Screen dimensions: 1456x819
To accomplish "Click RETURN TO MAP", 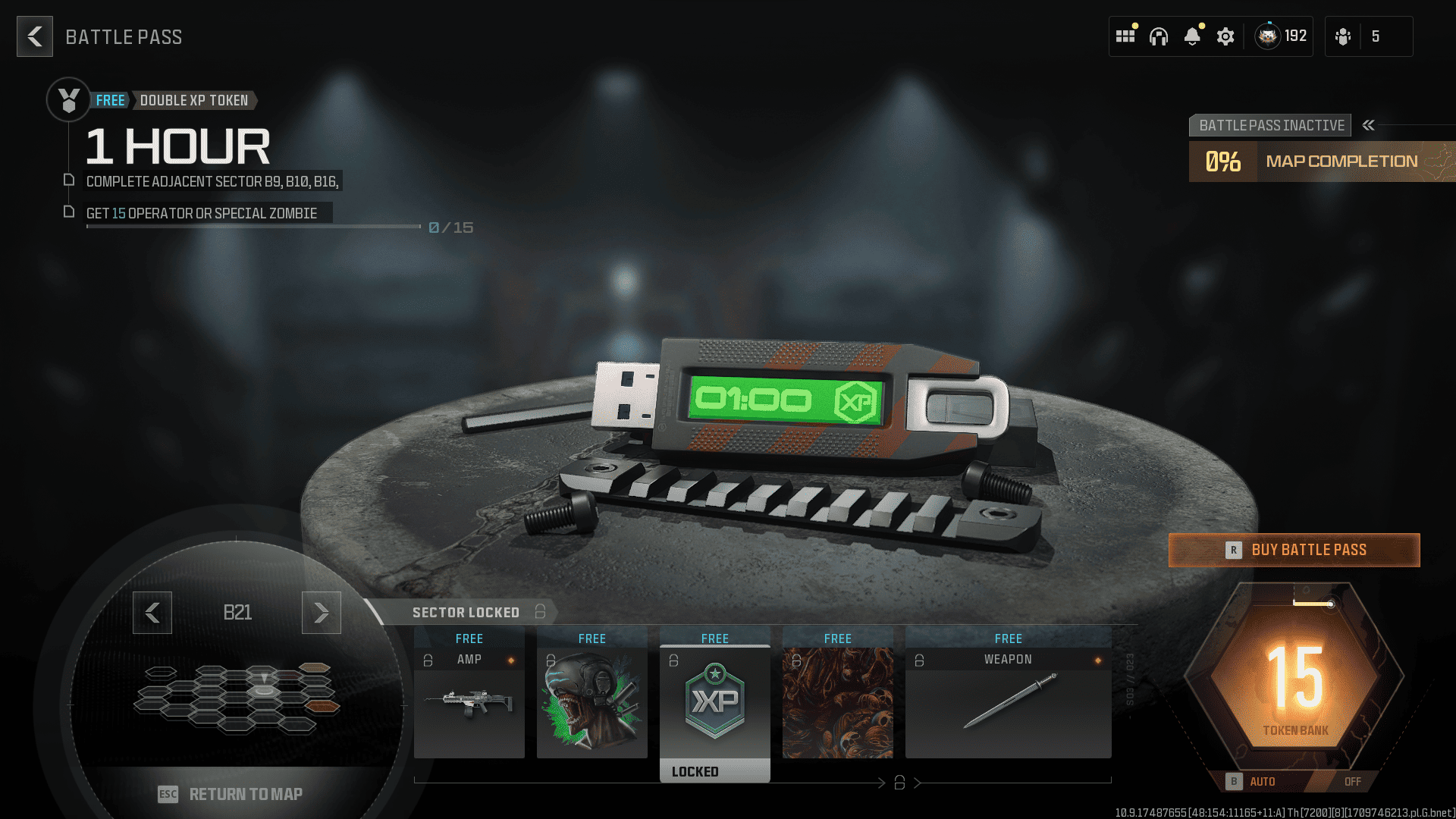I will pos(246,794).
